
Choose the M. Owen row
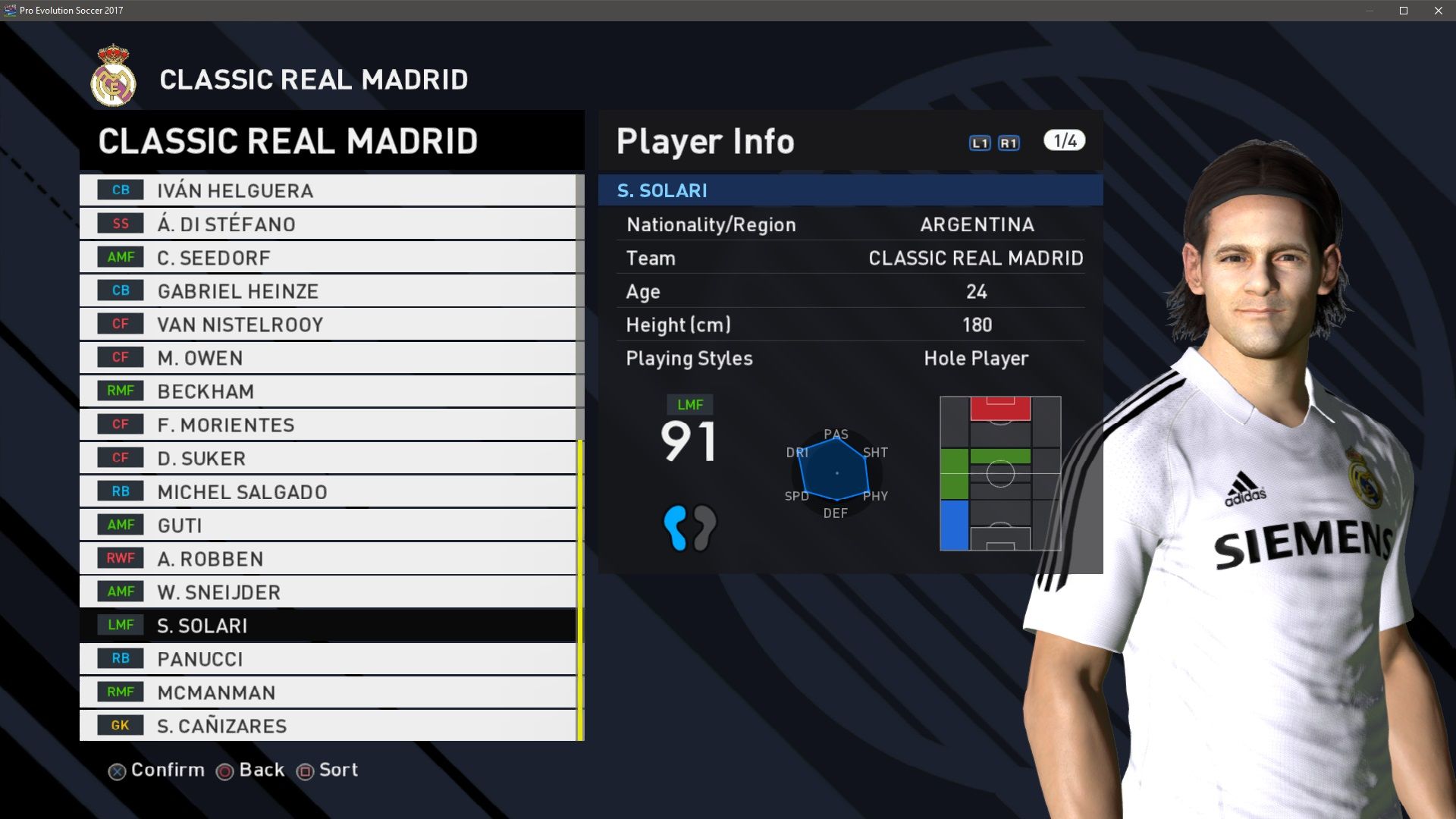click(x=328, y=357)
